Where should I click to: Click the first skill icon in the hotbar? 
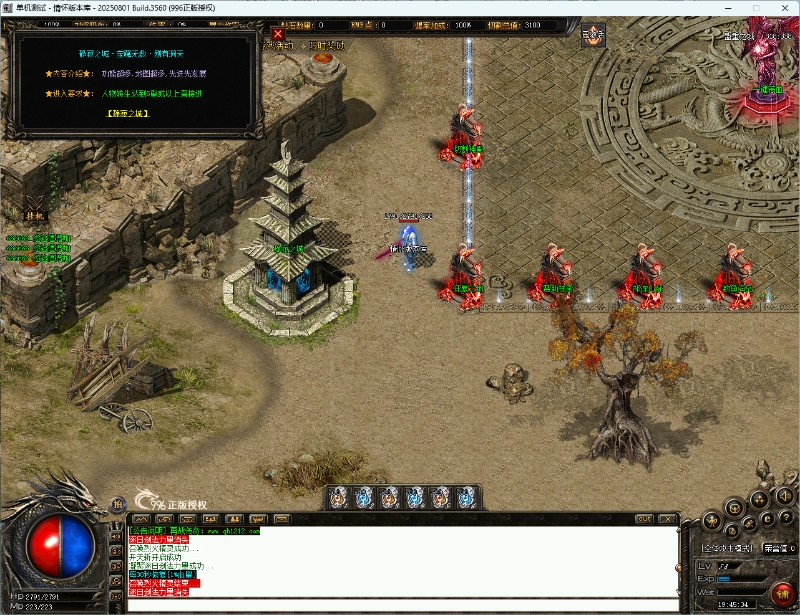coord(339,497)
